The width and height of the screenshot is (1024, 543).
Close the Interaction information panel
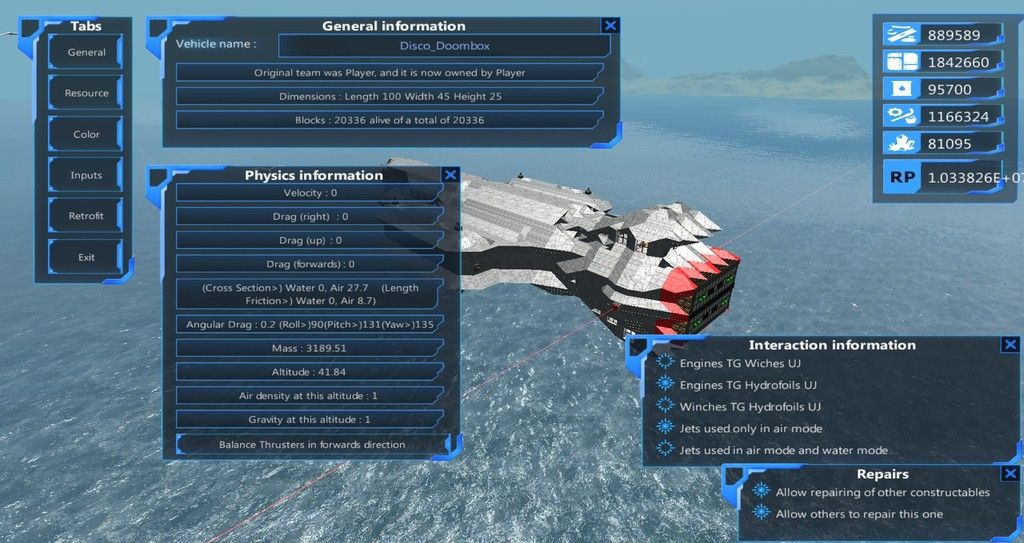coord(1010,344)
